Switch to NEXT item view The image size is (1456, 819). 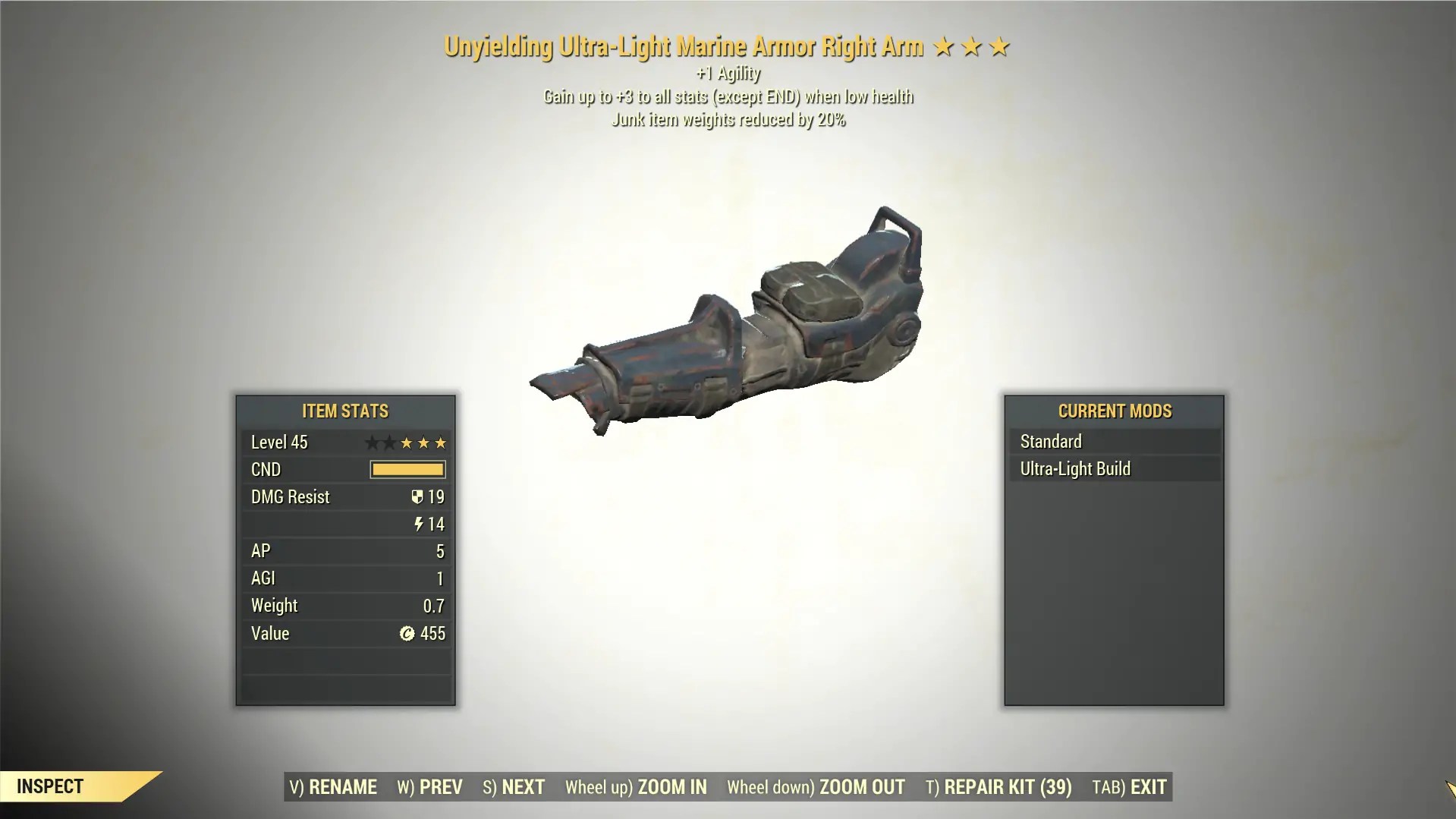(x=513, y=787)
